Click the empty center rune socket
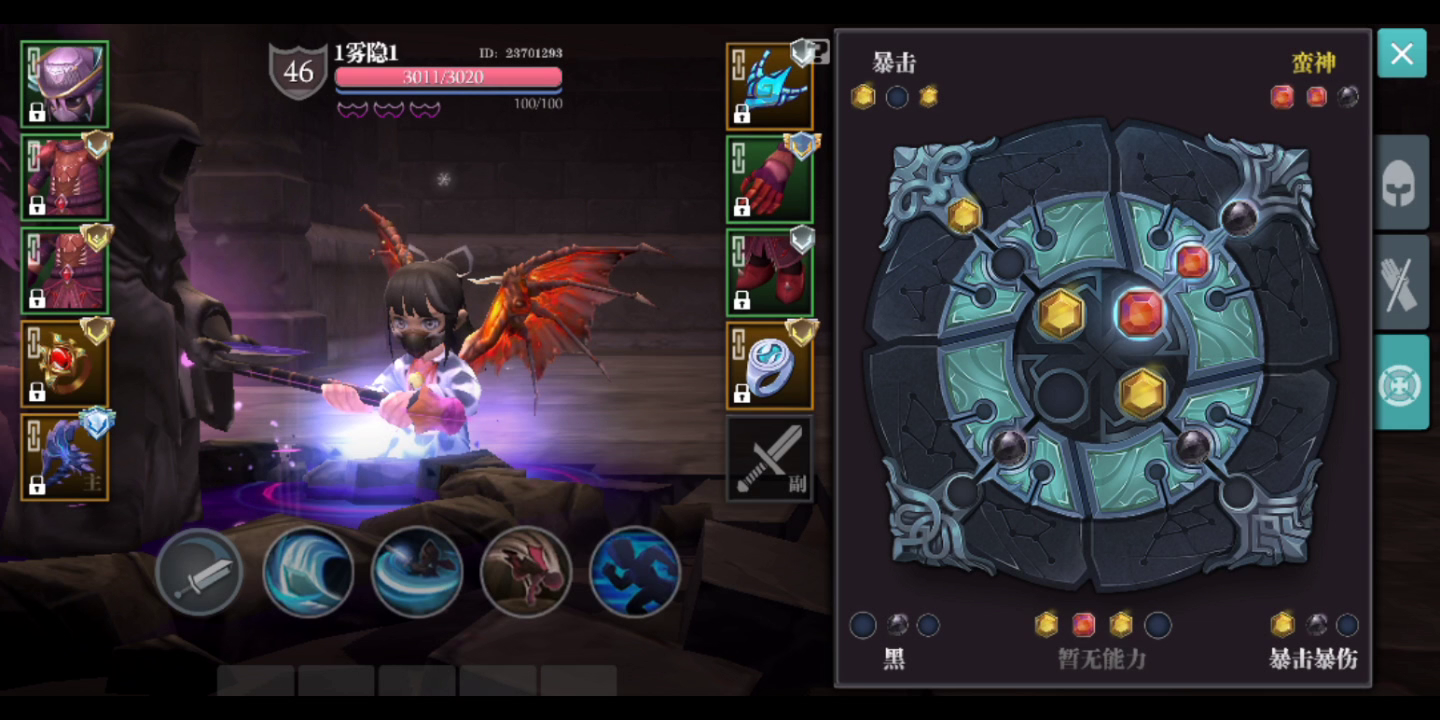The height and width of the screenshot is (720, 1440). click(1061, 394)
